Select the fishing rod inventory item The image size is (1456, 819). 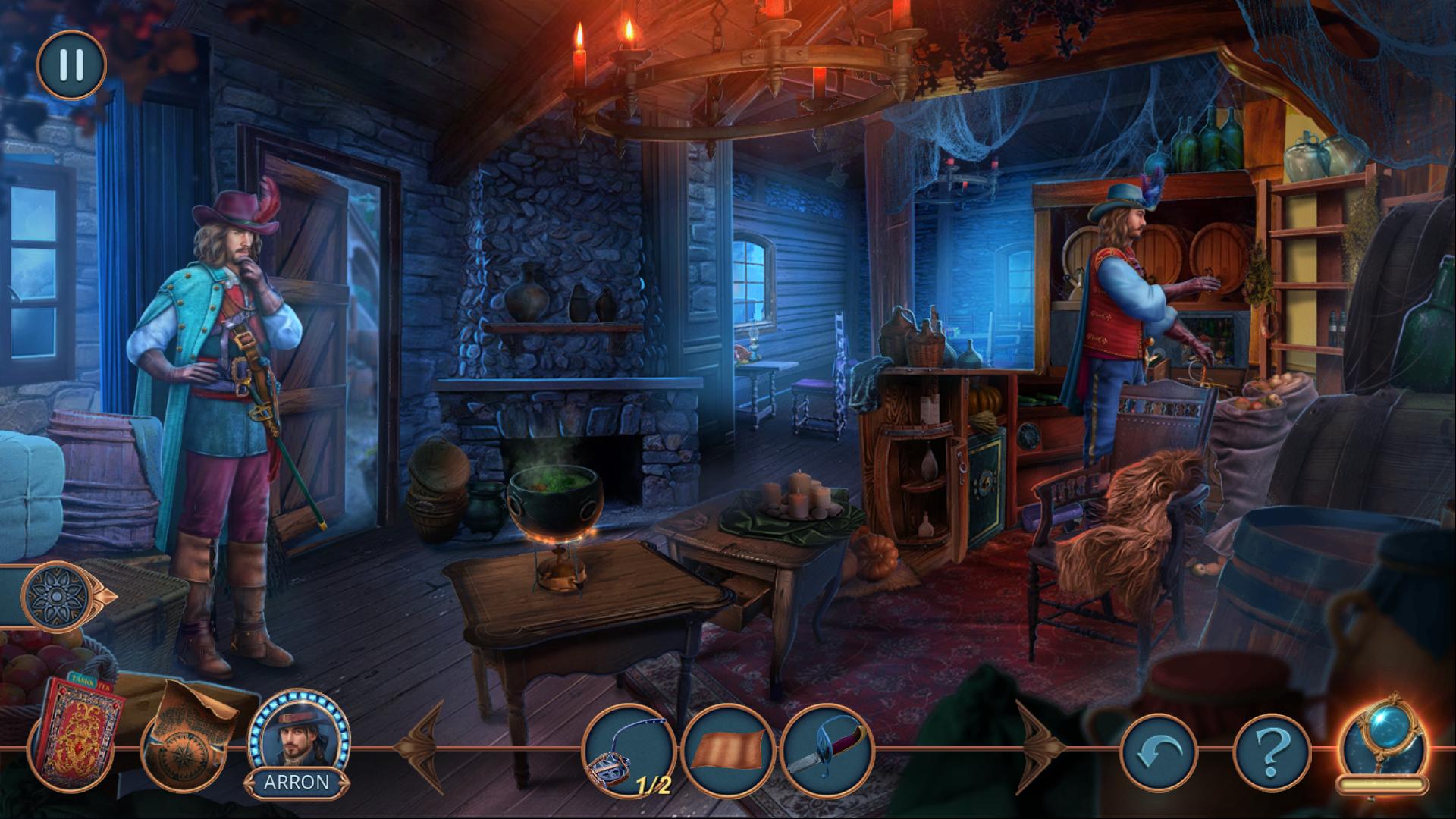click(x=629, y=750)
